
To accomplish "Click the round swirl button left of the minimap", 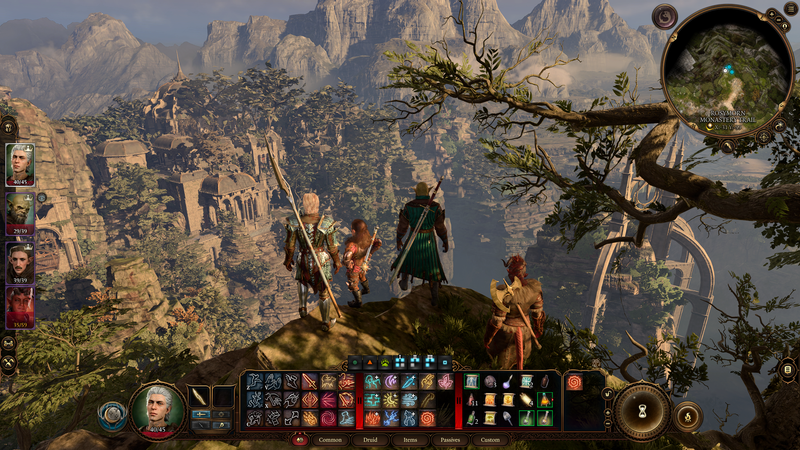I will pos(664,16).
